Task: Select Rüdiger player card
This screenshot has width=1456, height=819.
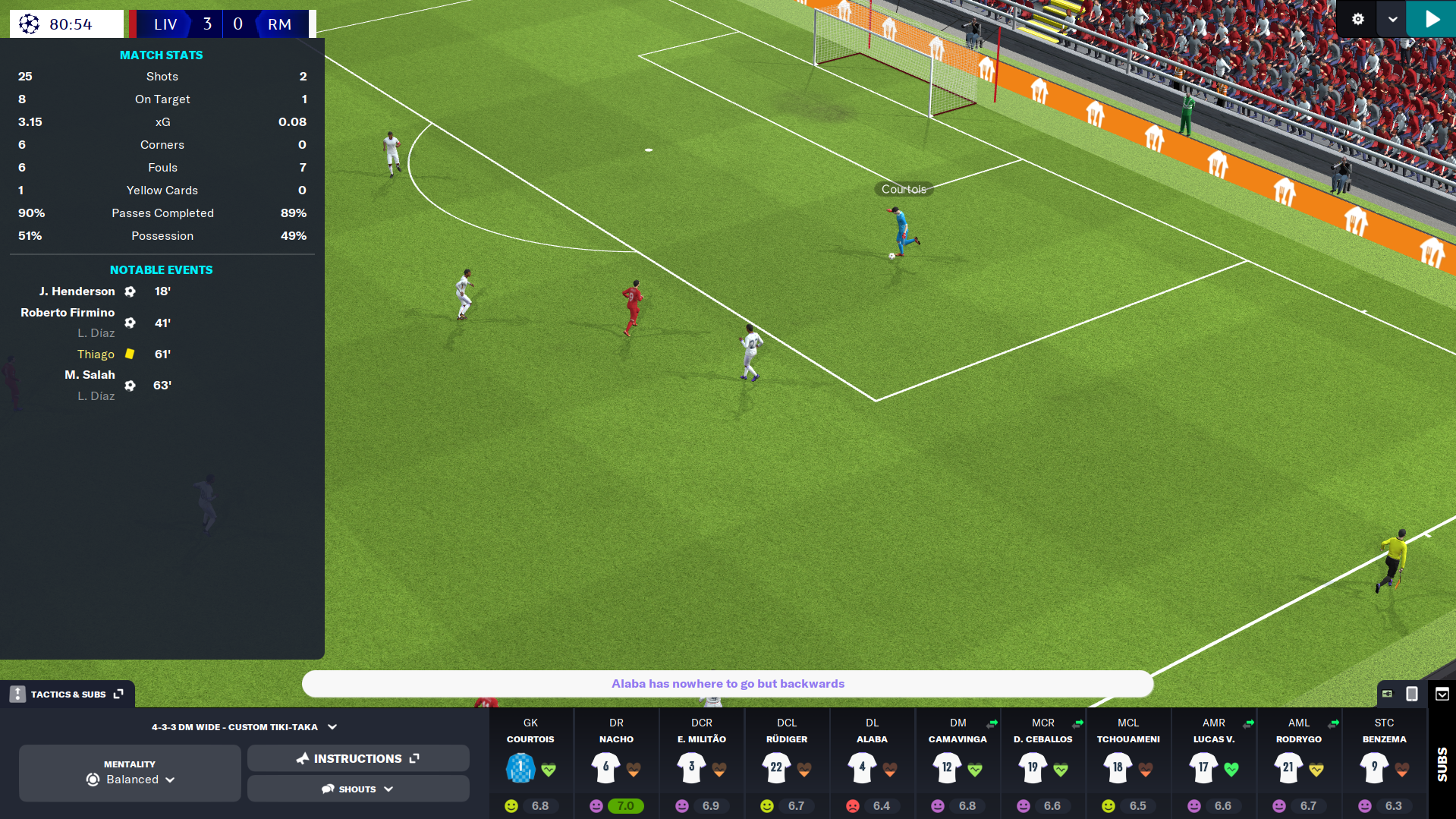Action: click(787, 763)
